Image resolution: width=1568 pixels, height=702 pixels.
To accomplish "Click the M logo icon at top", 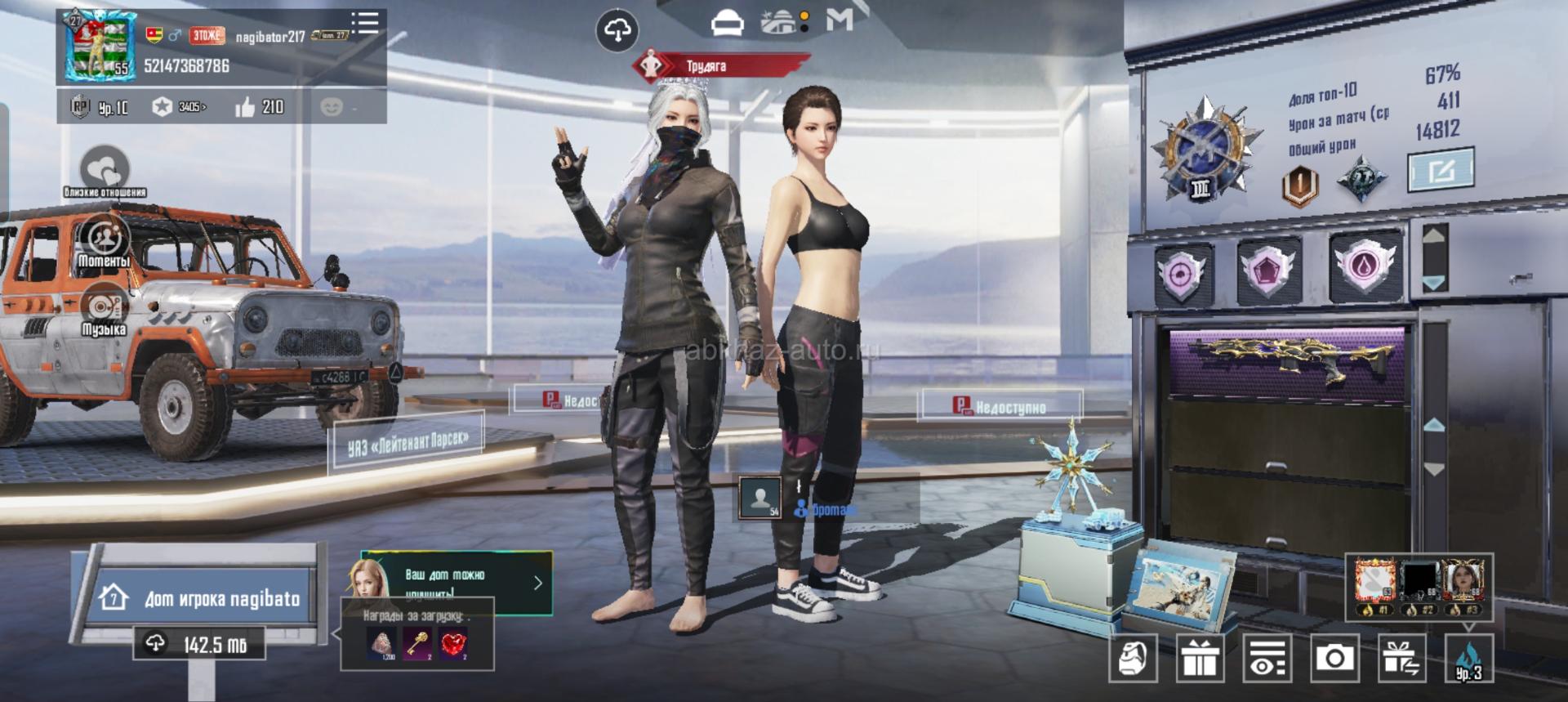I will tap(840, 20).
